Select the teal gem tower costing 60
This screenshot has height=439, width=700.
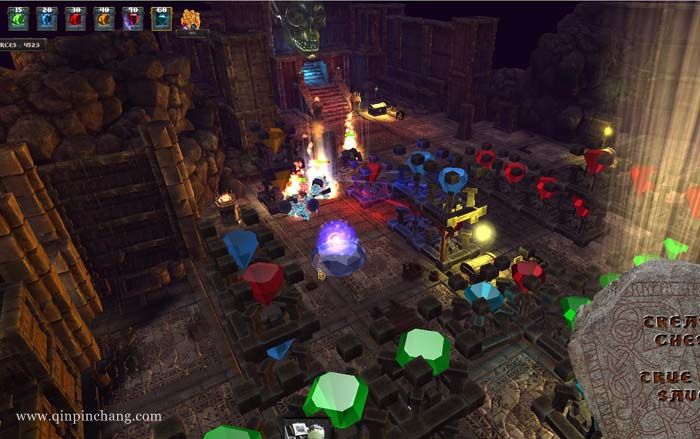(x=161, y=18)
